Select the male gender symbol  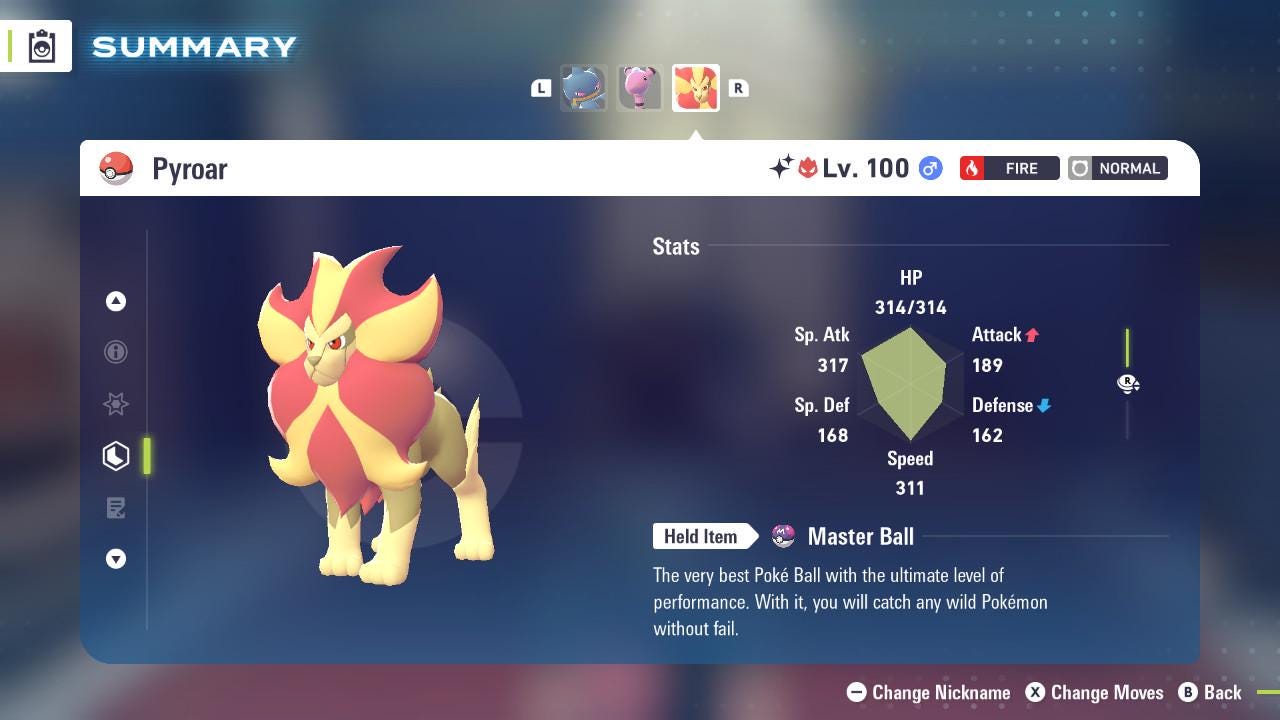click(929, 168)
